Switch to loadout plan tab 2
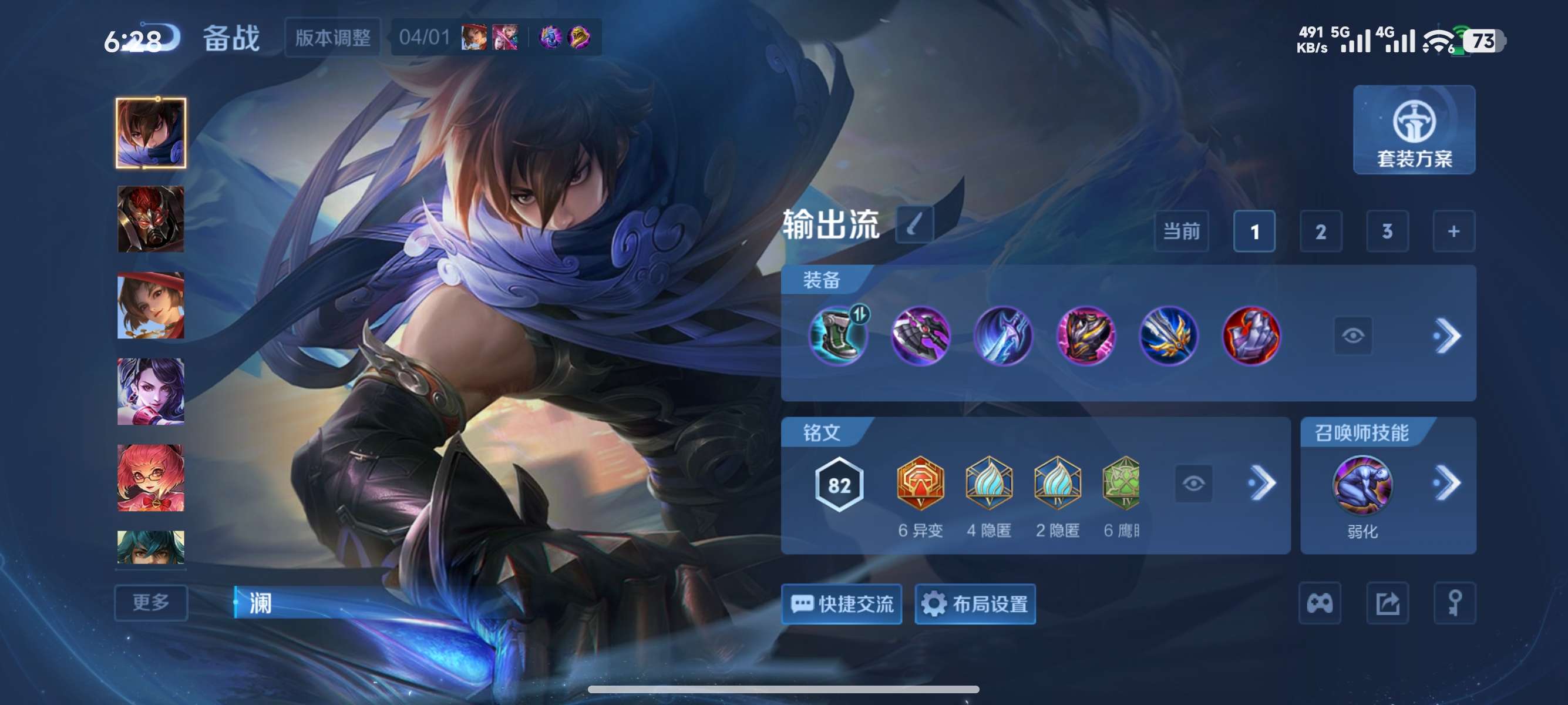This screenshot has width=1568, height=705. tap(1321, 231)
